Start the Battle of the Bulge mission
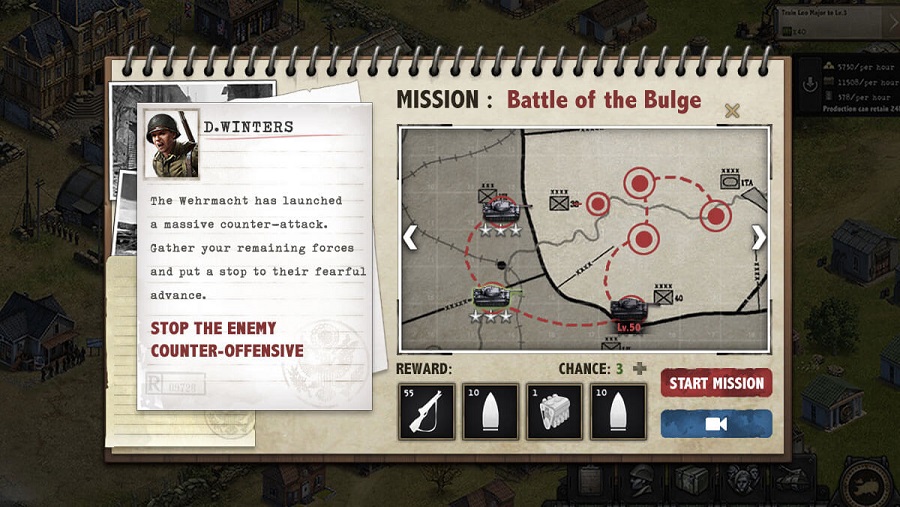900x507 pixels. pos(716,383)
